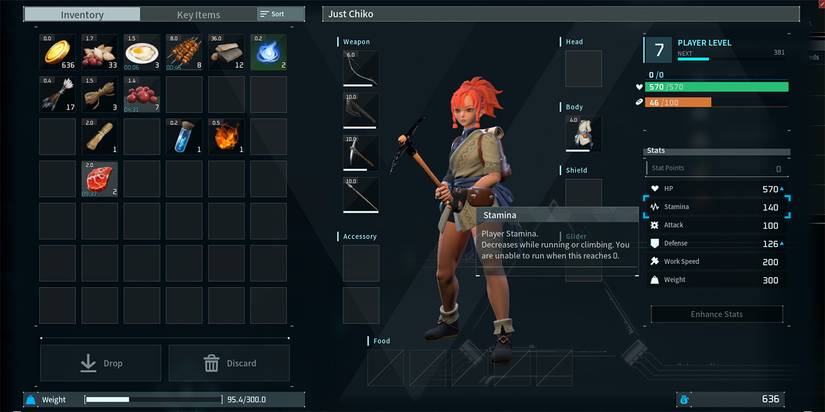Select the bow weapon slot
Viewport: 825px width, 412px height.
click(360, 69)
